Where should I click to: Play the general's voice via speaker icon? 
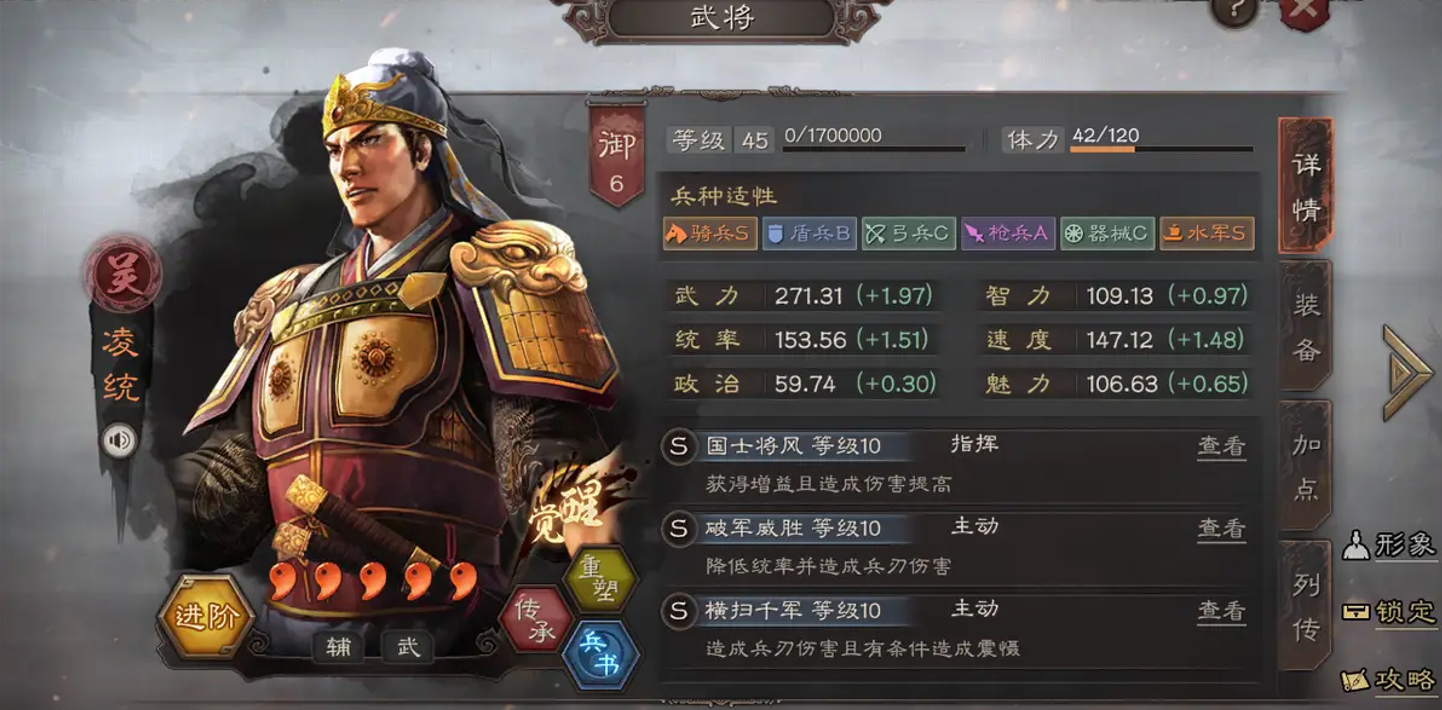coord(120,440)
